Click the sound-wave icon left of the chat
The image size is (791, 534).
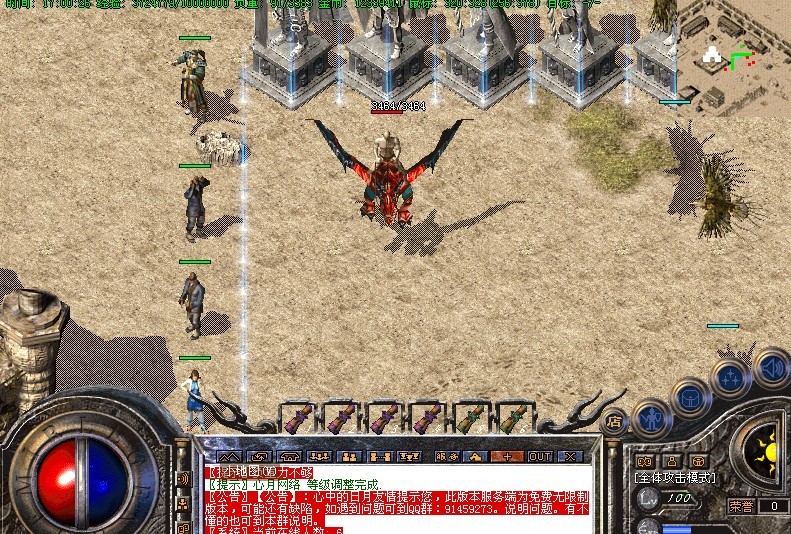183,479
